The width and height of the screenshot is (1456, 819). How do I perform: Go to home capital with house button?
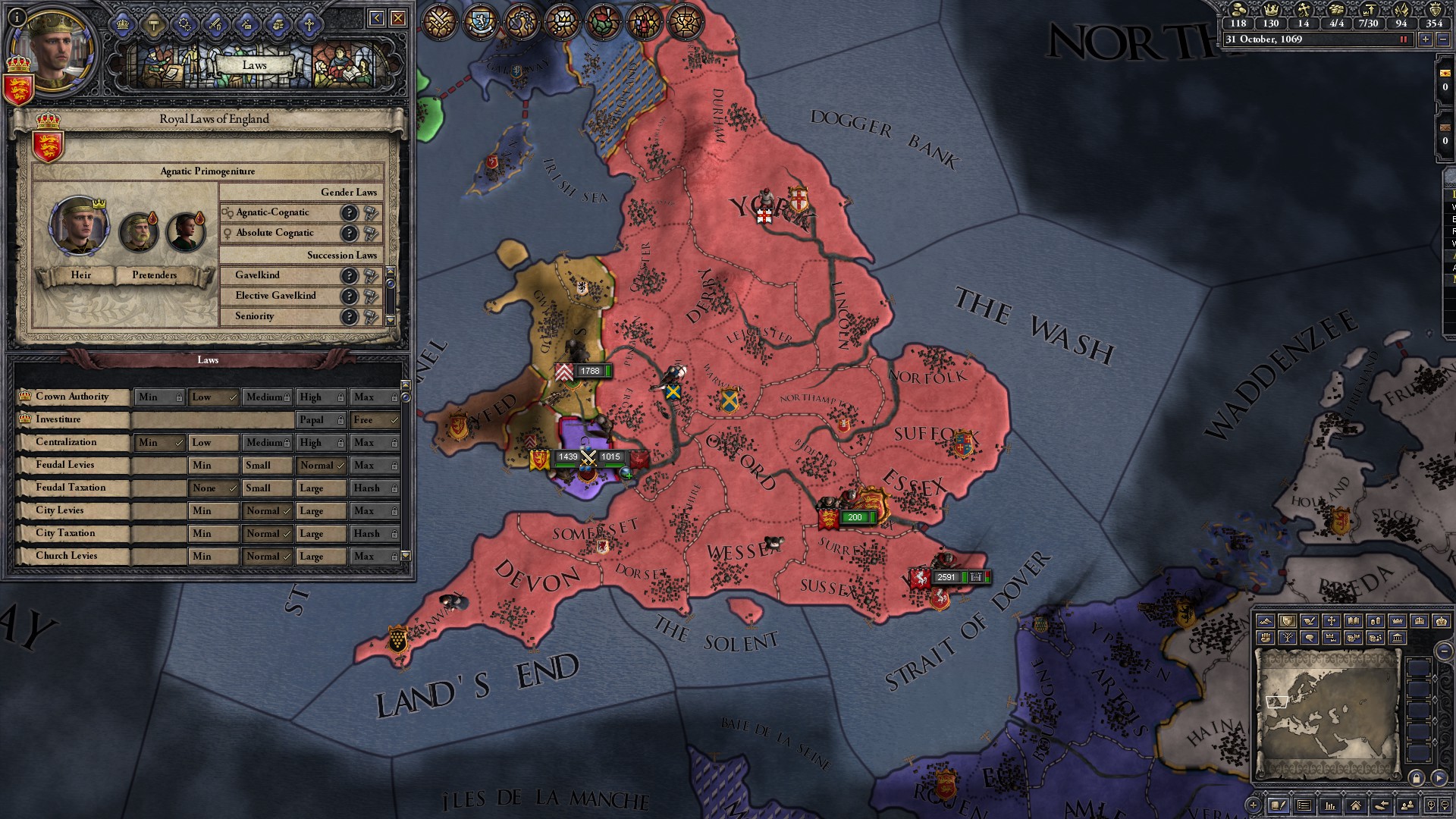tap(1355, 805)
